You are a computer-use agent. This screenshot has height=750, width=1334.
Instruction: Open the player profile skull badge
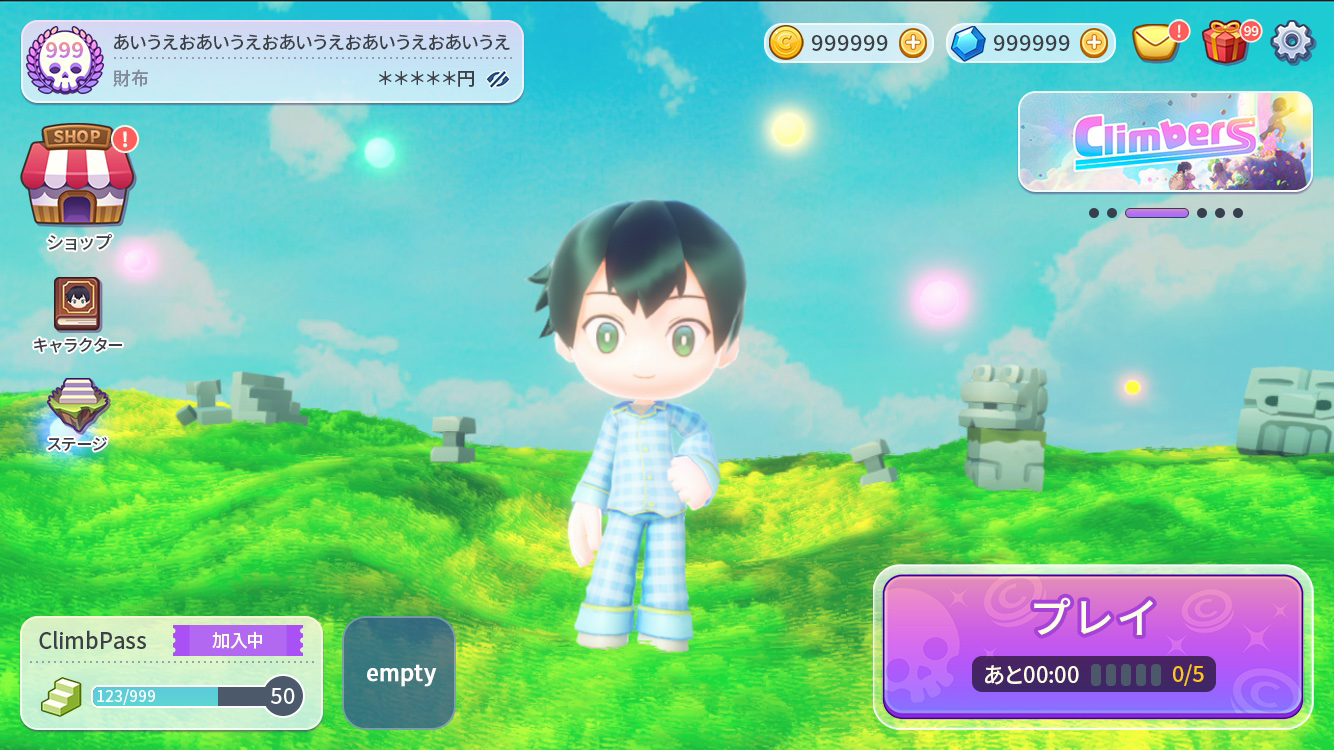[65, 61]
